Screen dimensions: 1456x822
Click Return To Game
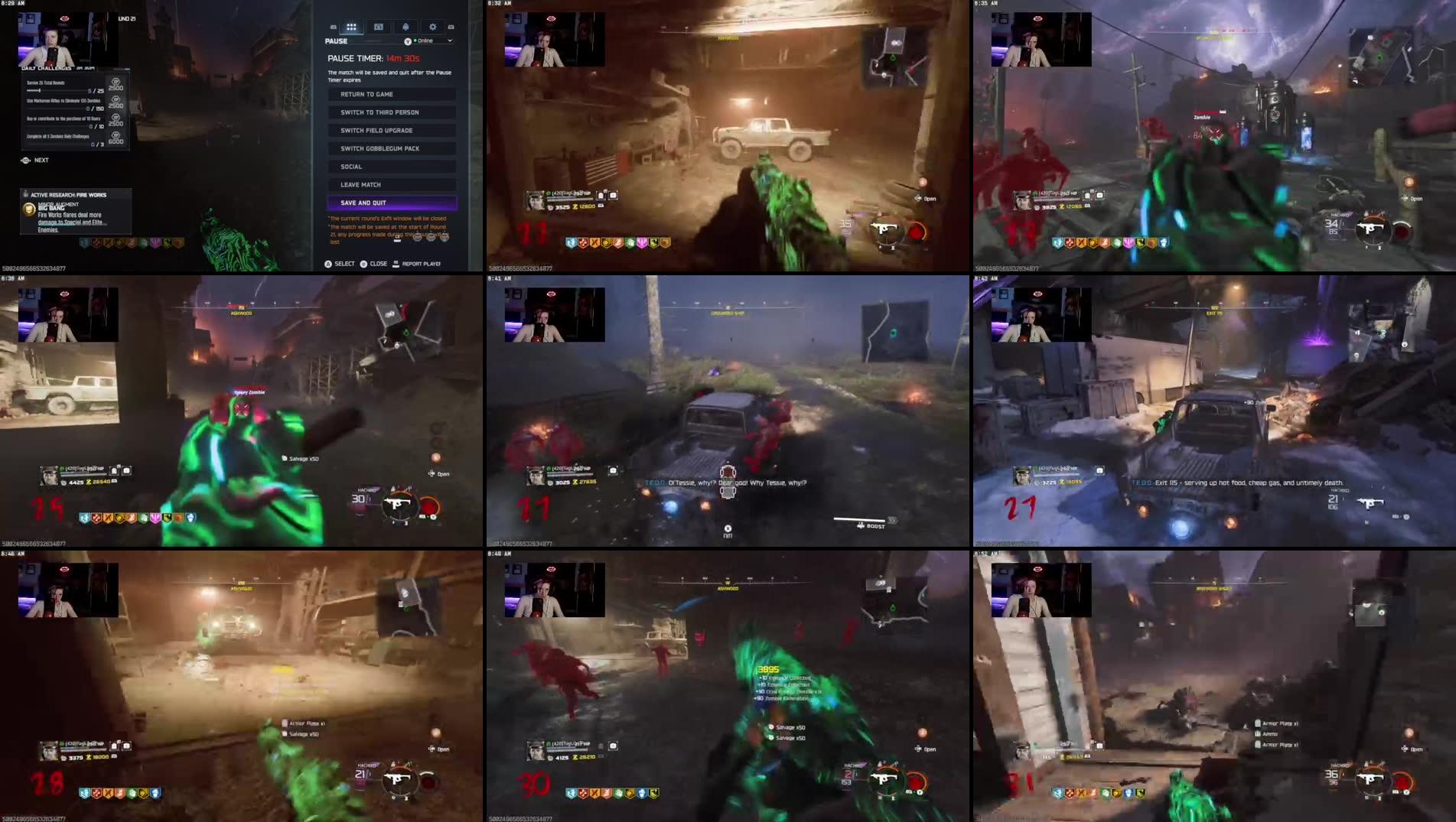(x=391, y=93)
